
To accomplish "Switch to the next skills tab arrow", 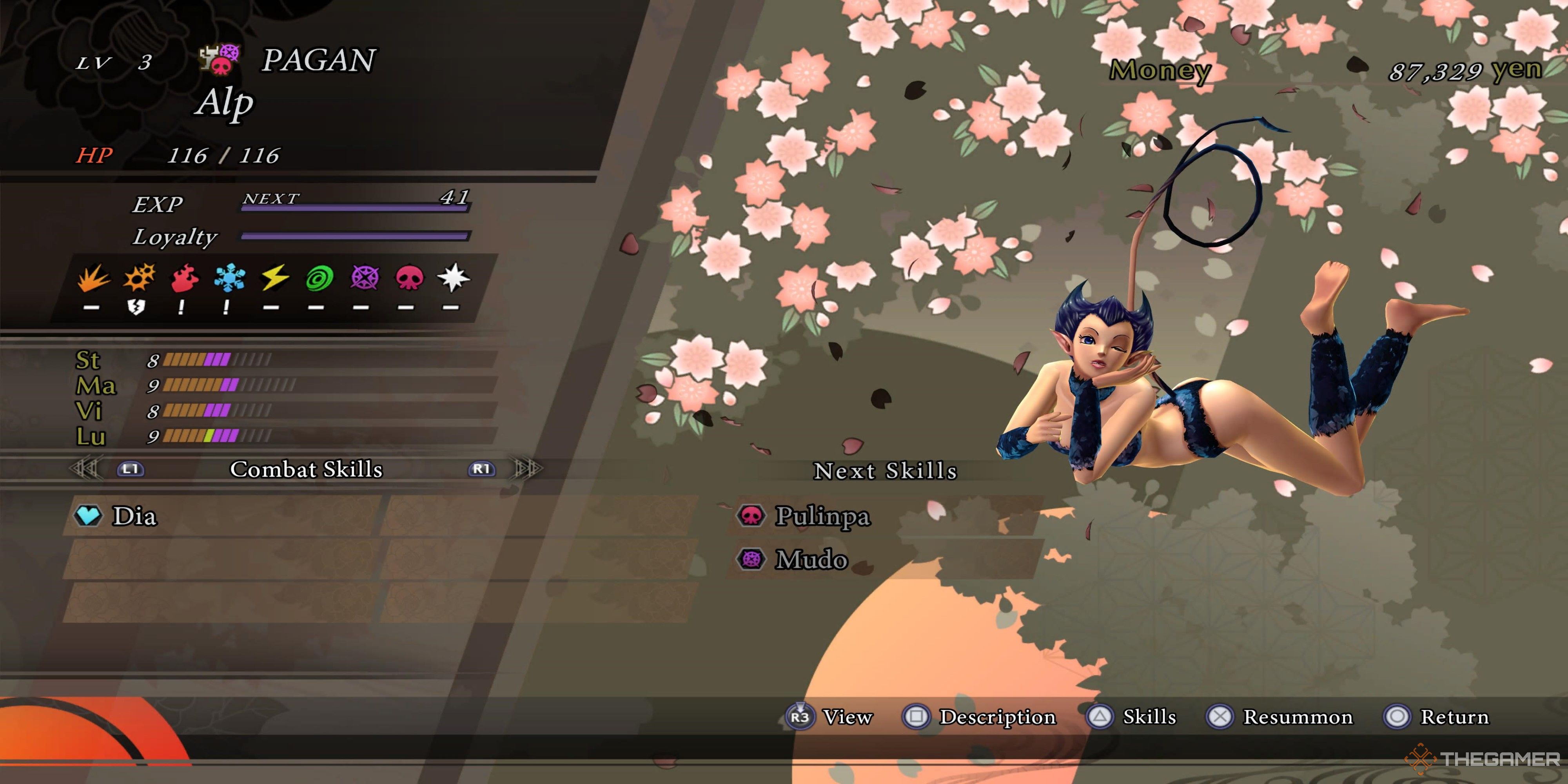I will 526,469.
